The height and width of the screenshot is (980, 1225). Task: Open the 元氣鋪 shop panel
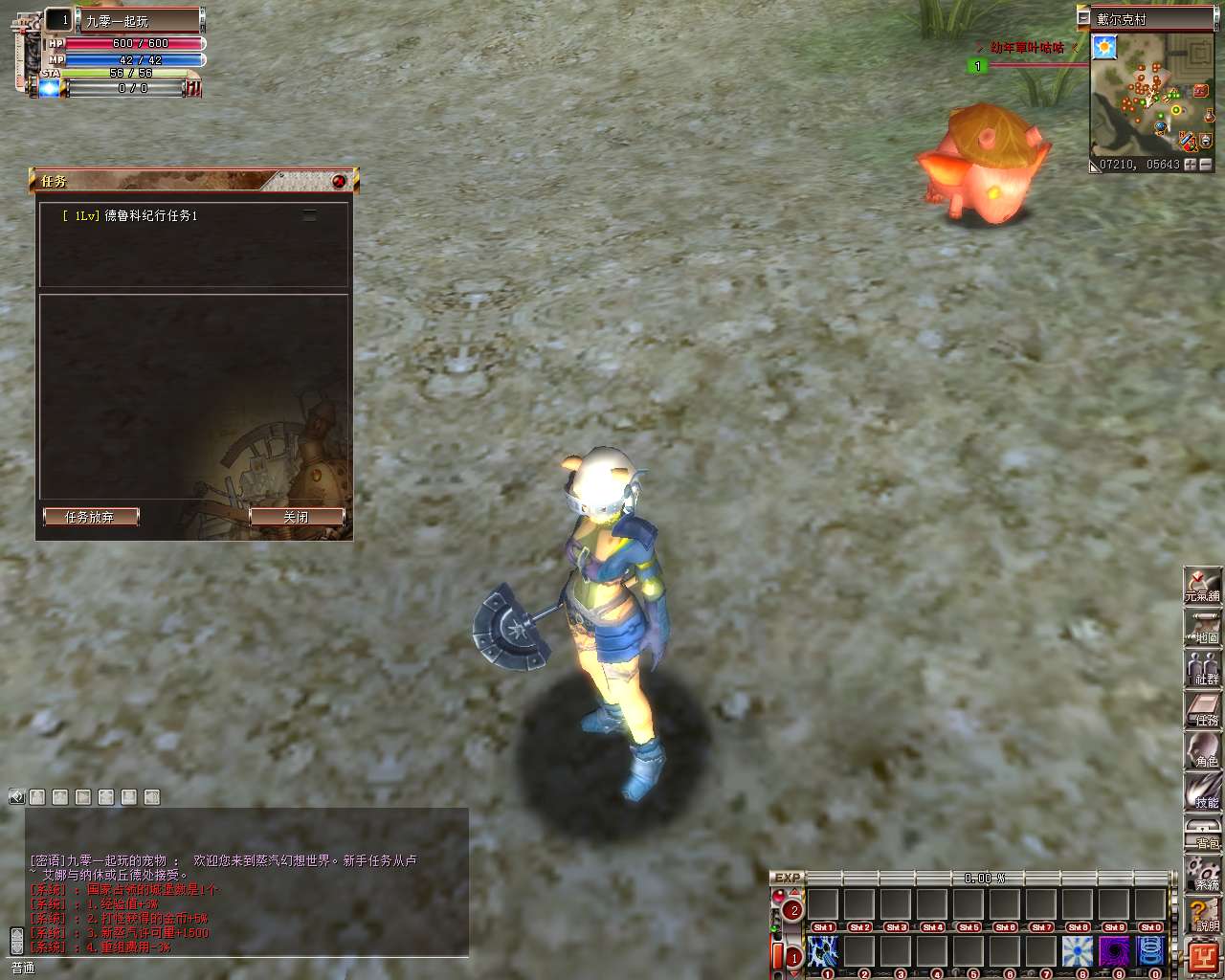tap(1204, 586)
